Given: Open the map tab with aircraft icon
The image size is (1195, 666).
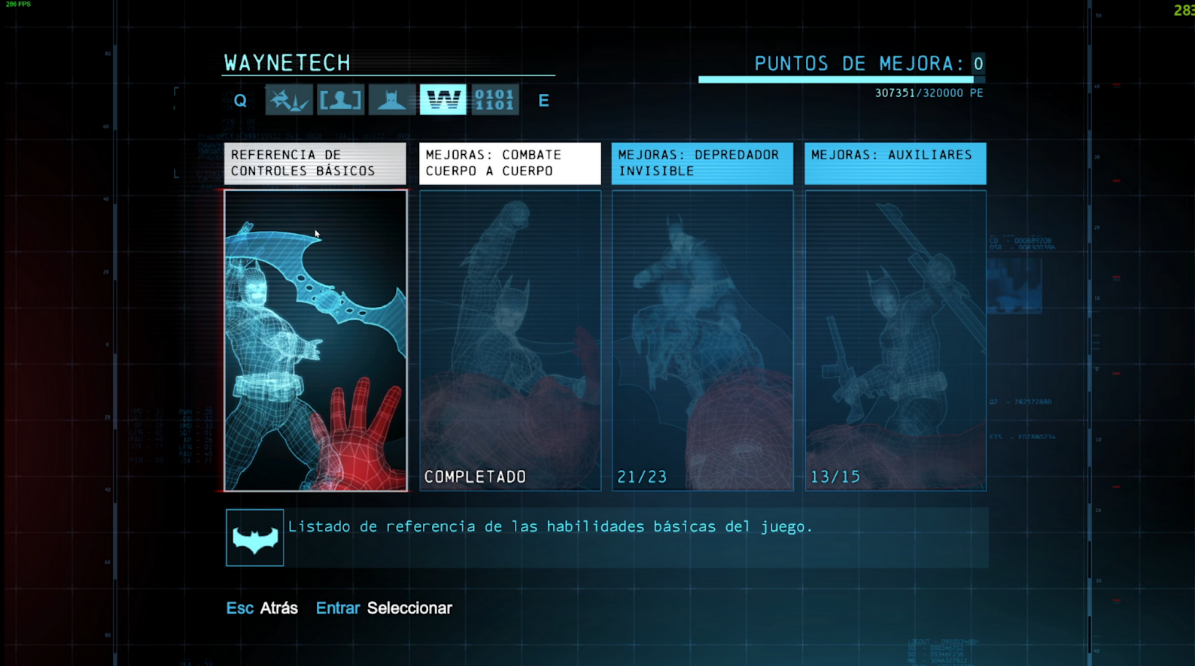Looking at the screenshot, I should click(289, 100).
